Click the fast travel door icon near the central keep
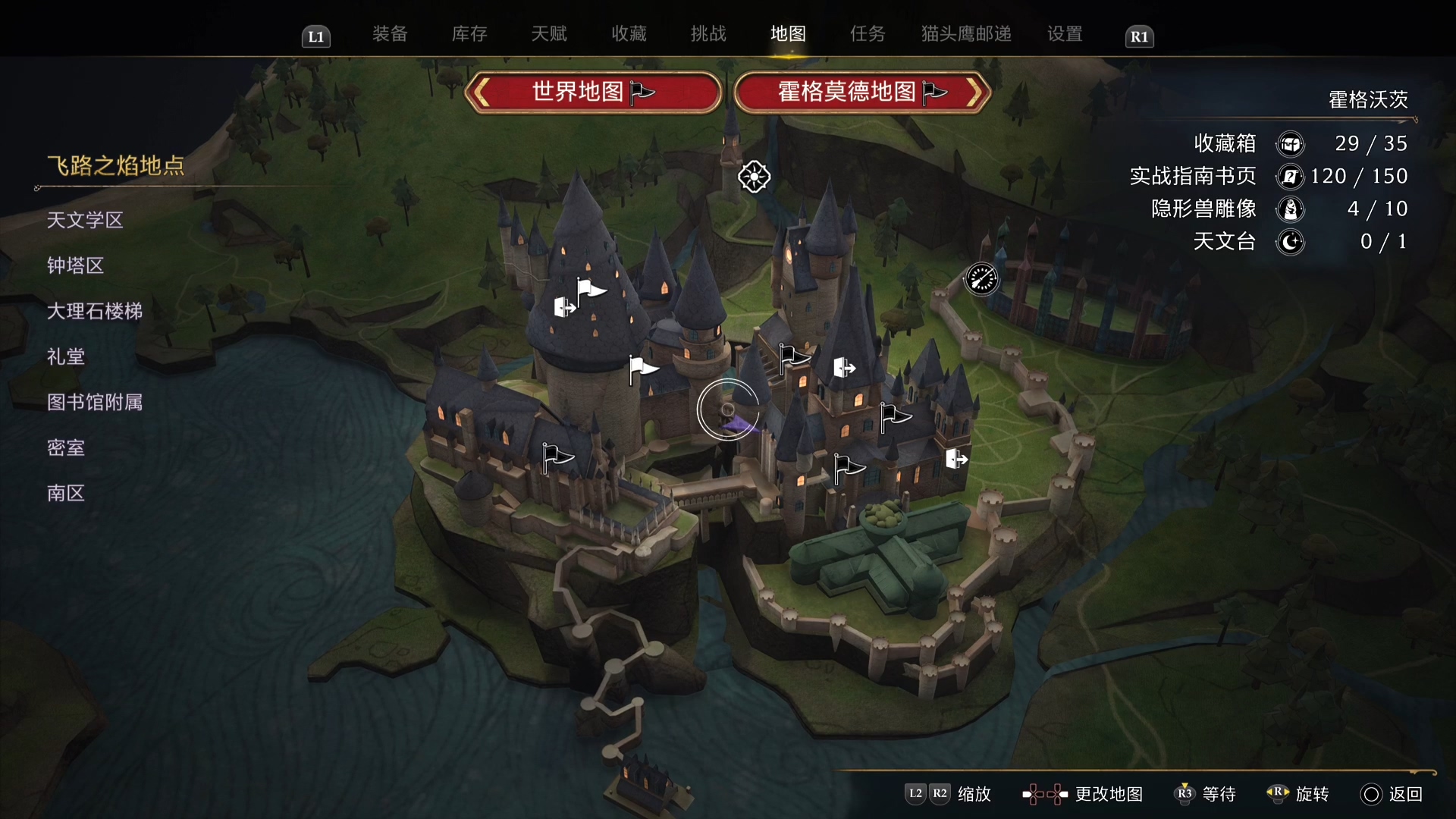Image resolution: width=1456 pixels, height=819 pixels. [x=845, y=367]
